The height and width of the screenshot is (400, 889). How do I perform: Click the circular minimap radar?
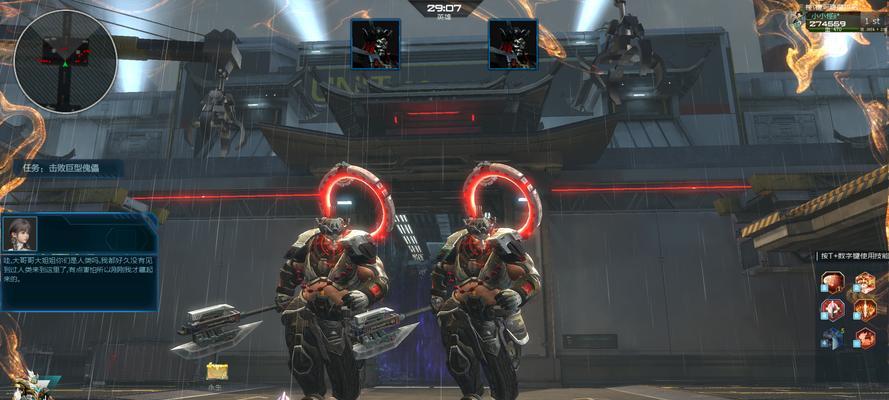pyautogui.click(x=66, y=61)
